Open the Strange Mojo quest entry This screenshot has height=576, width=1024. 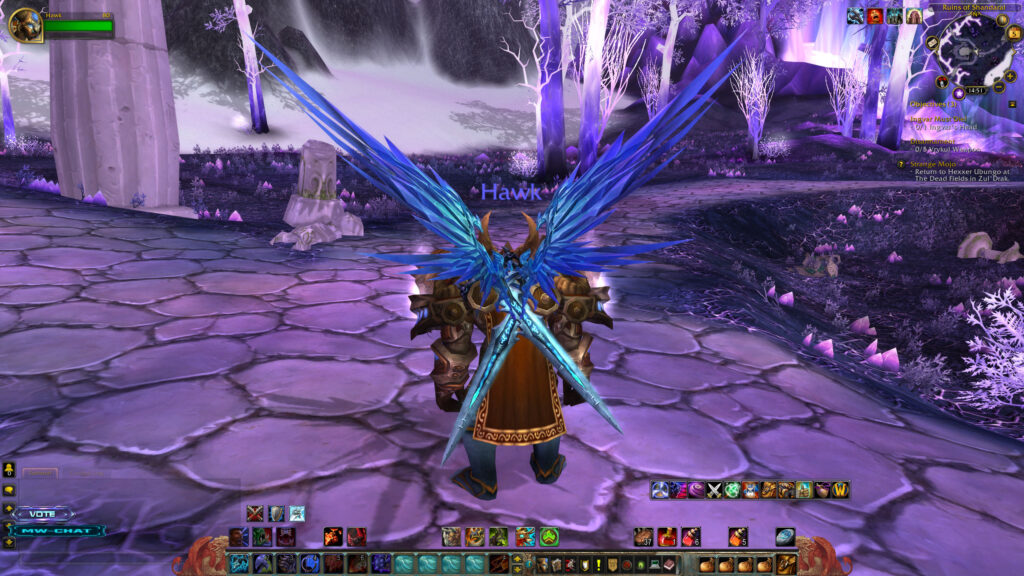934,164
